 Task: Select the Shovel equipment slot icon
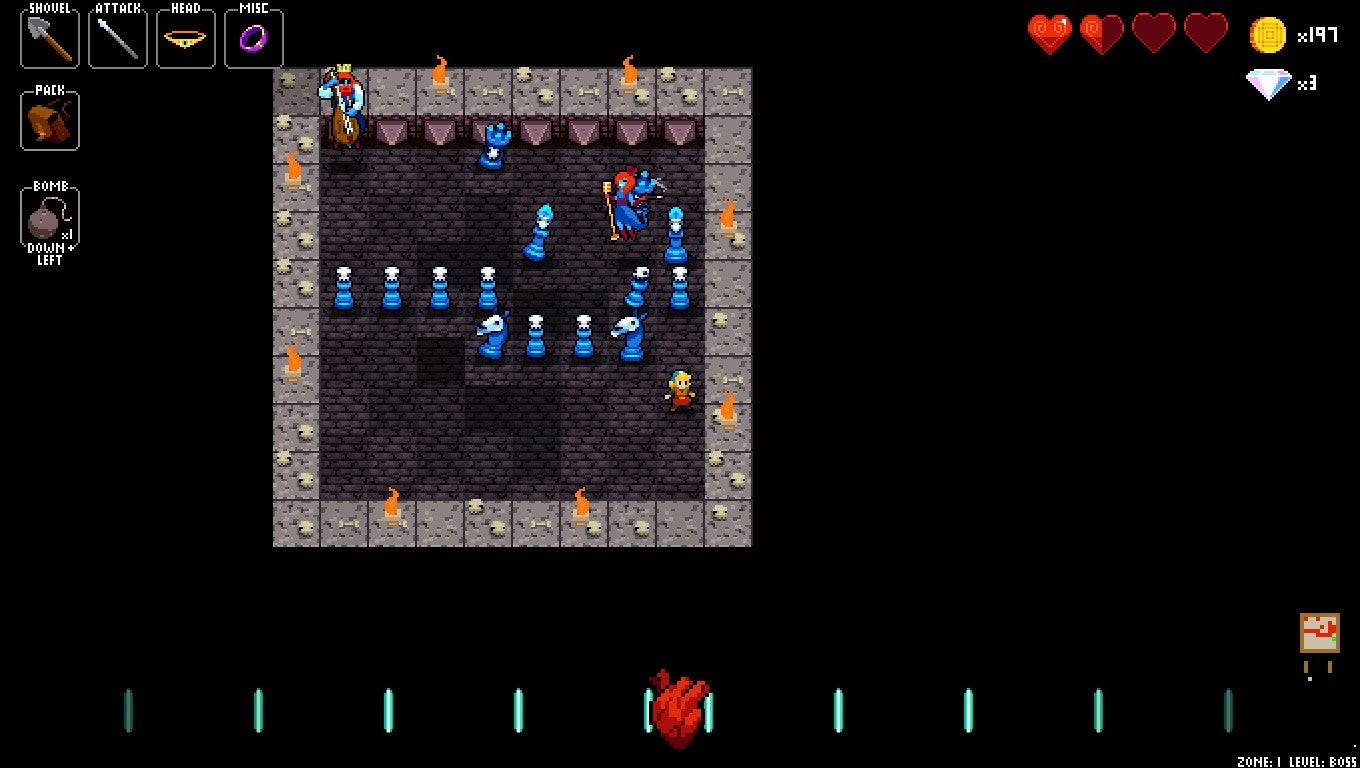(x=49, y=40)
